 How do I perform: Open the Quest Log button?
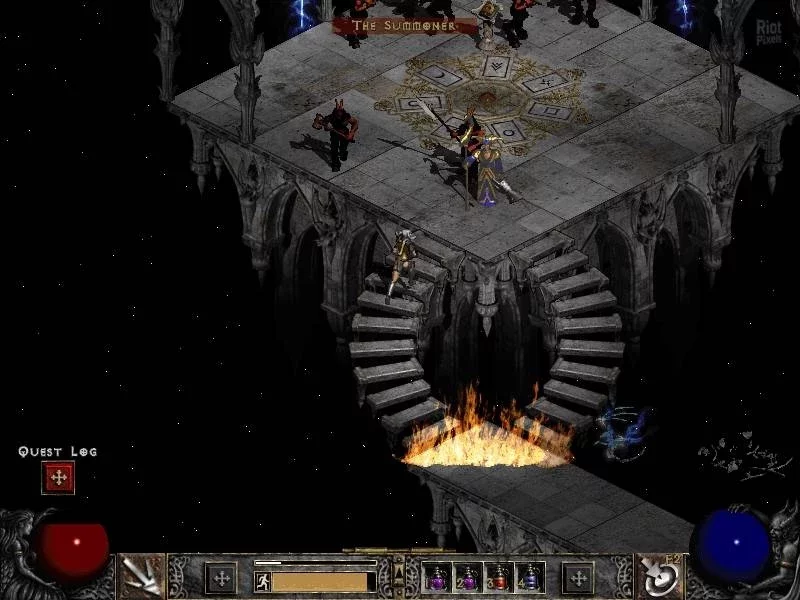point(58,478)
